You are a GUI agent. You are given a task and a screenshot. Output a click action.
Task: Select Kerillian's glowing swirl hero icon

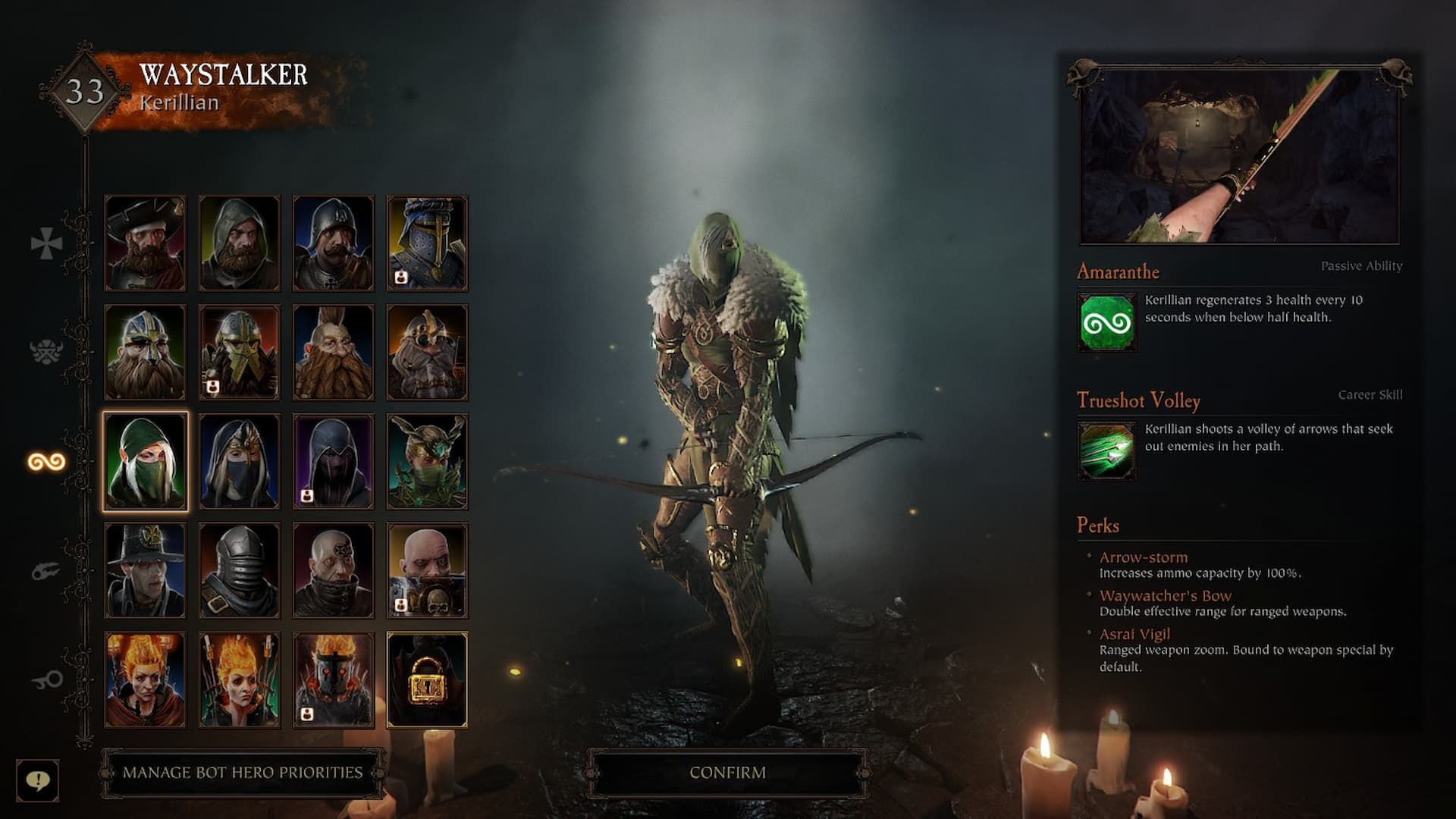pos(45,460)
